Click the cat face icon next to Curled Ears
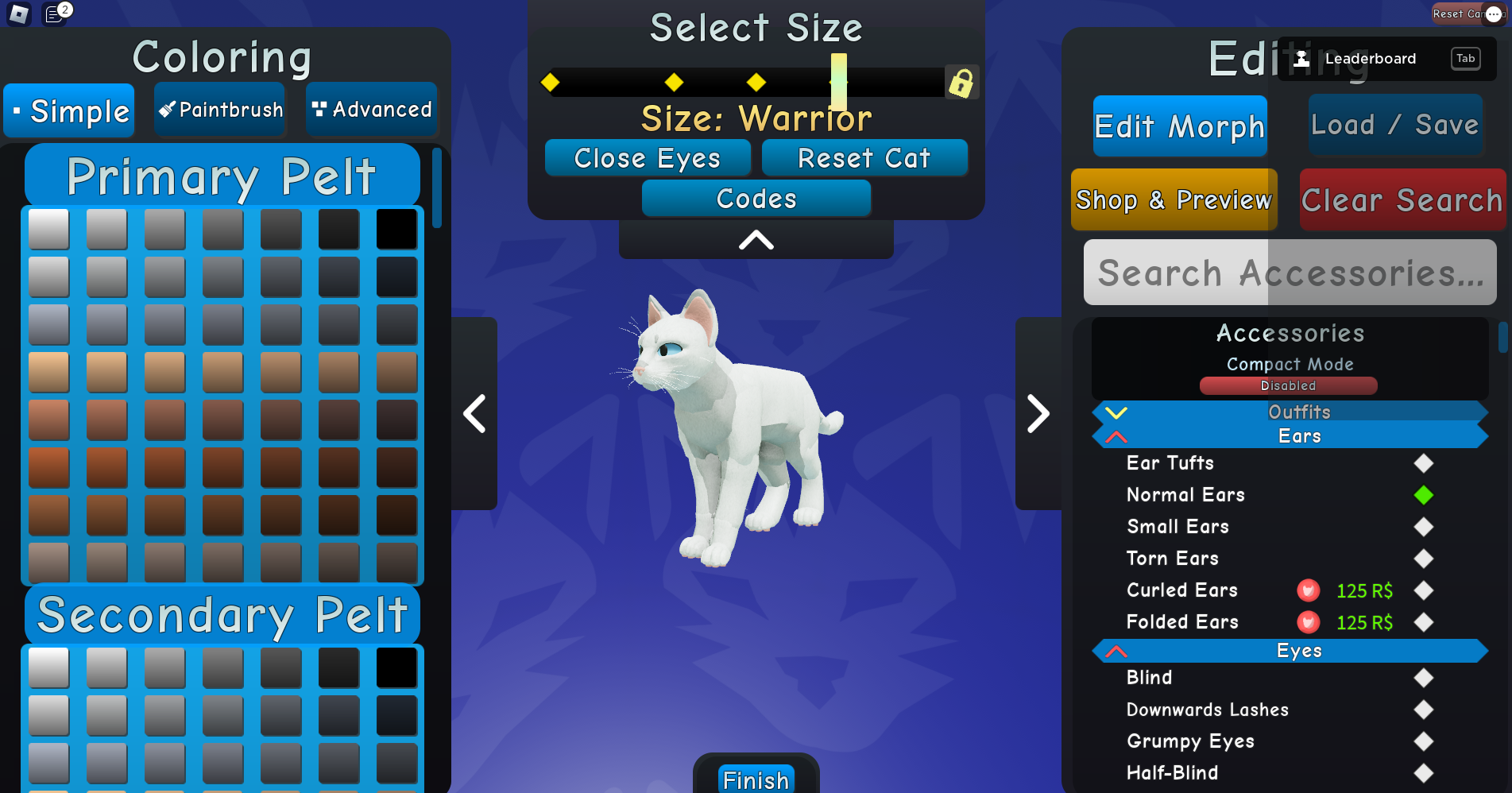This screenshot has height=793, width=1512. coord(1307,590)
